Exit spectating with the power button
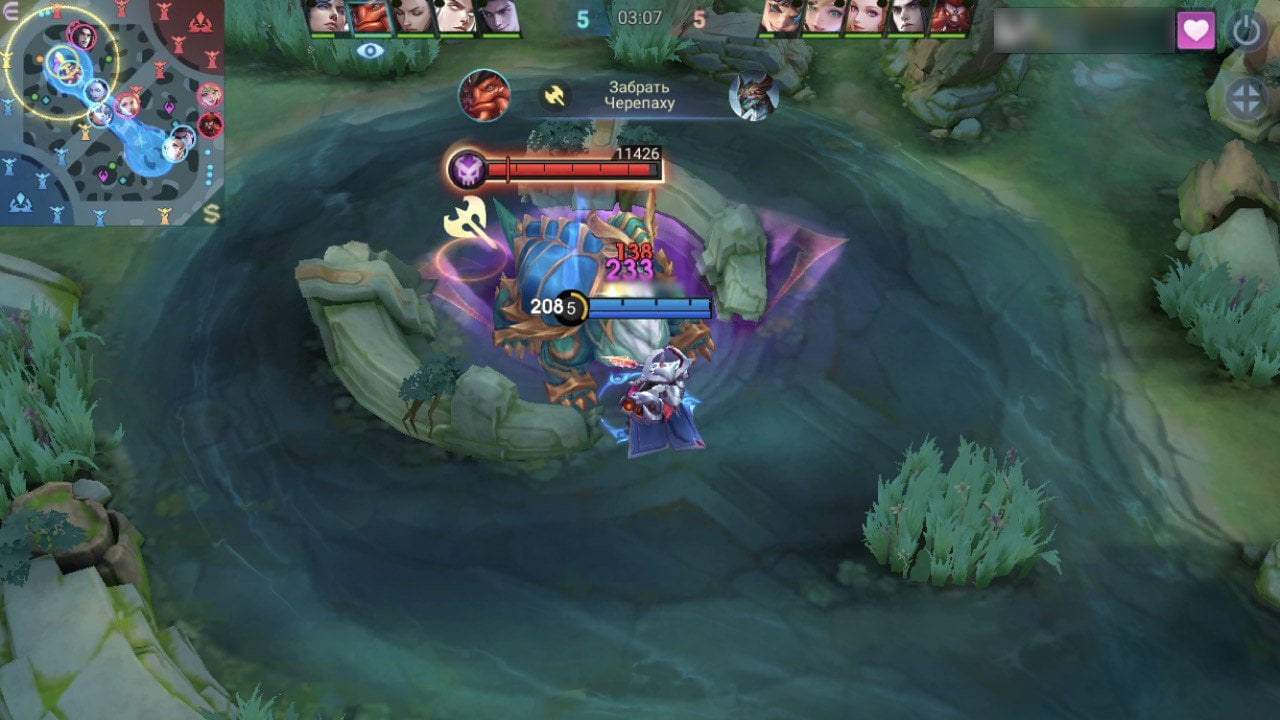 pyautogui.click(x=1246, y=31)
